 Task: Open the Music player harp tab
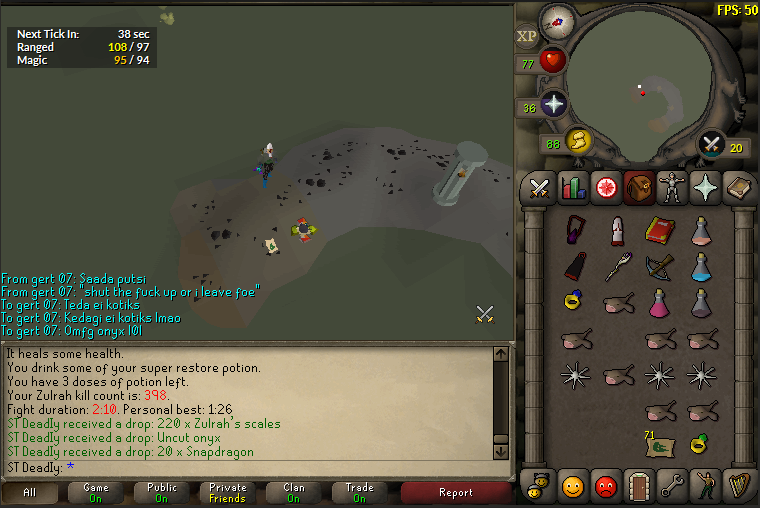click(x=737, y=486)
